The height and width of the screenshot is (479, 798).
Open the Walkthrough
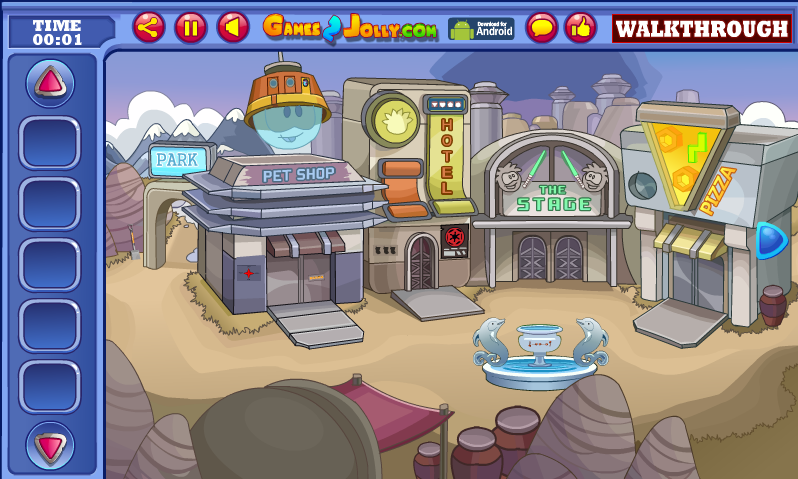point(701,29)
